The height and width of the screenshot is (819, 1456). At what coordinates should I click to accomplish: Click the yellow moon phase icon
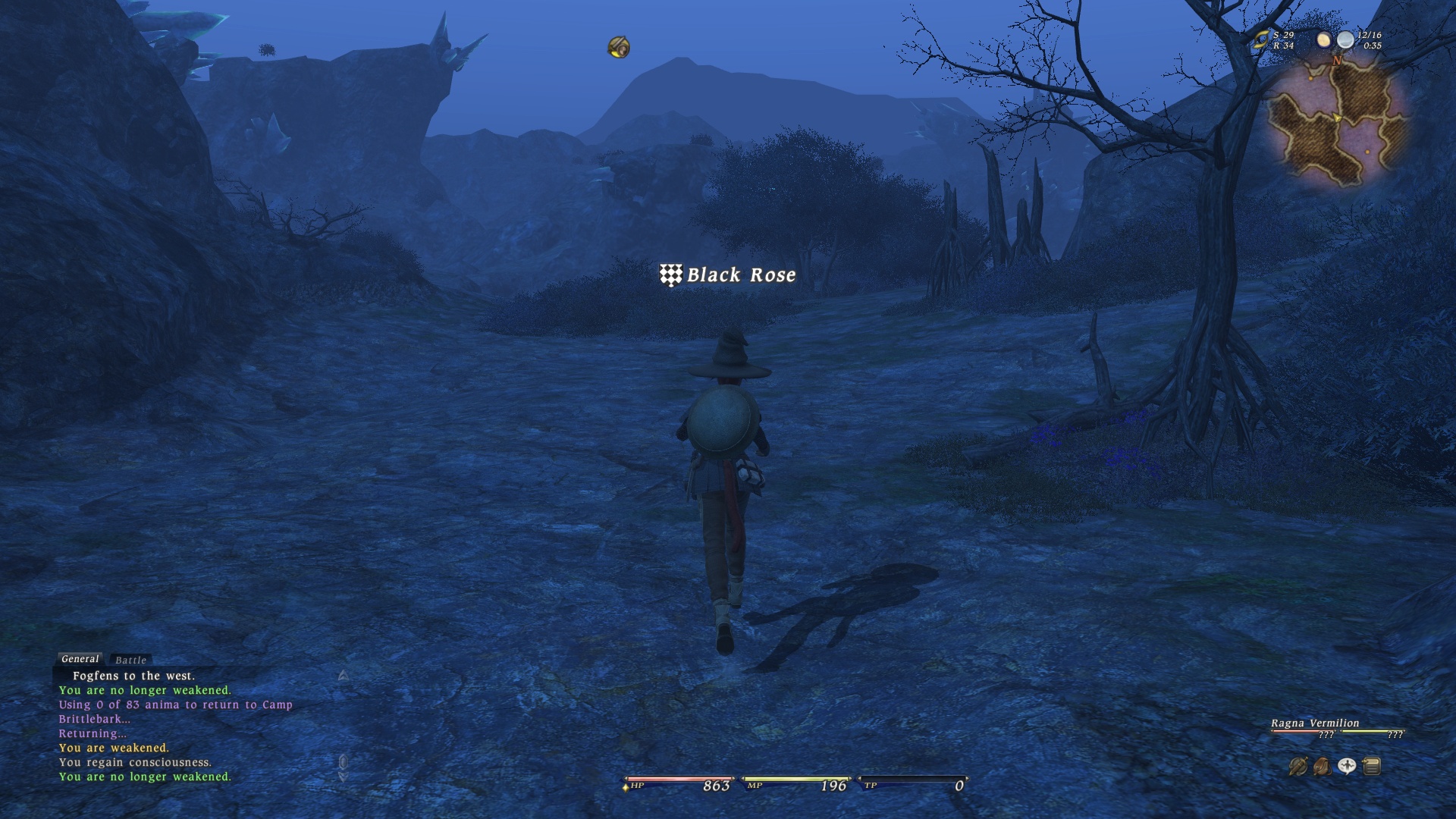1323,39
